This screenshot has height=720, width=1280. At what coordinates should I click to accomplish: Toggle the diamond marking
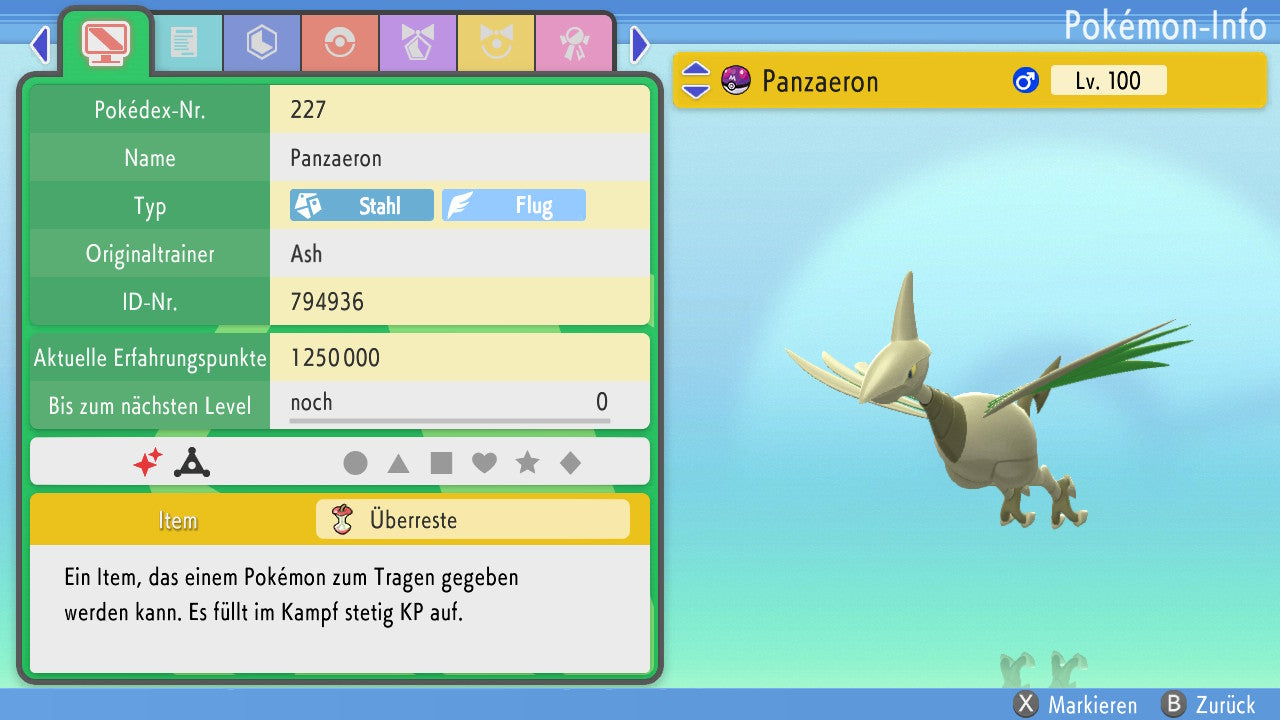pos(570,463)
